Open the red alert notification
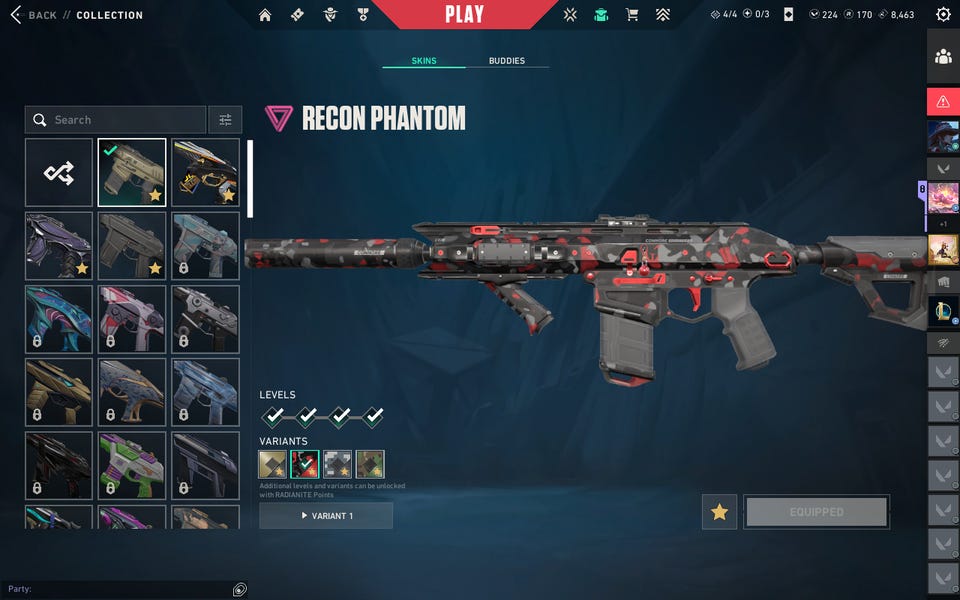This screenshot has width=960, height=600. (x=943, y=101)
